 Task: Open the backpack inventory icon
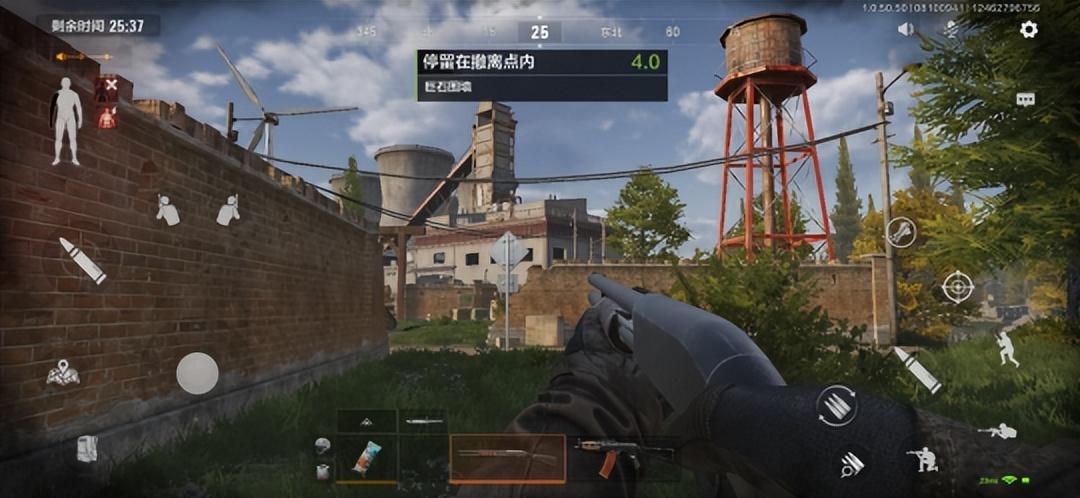87,449
